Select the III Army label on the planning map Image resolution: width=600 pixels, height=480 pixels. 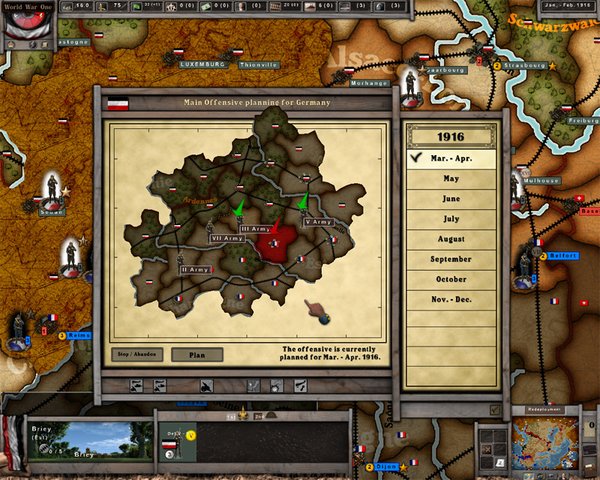coord(255,229)
